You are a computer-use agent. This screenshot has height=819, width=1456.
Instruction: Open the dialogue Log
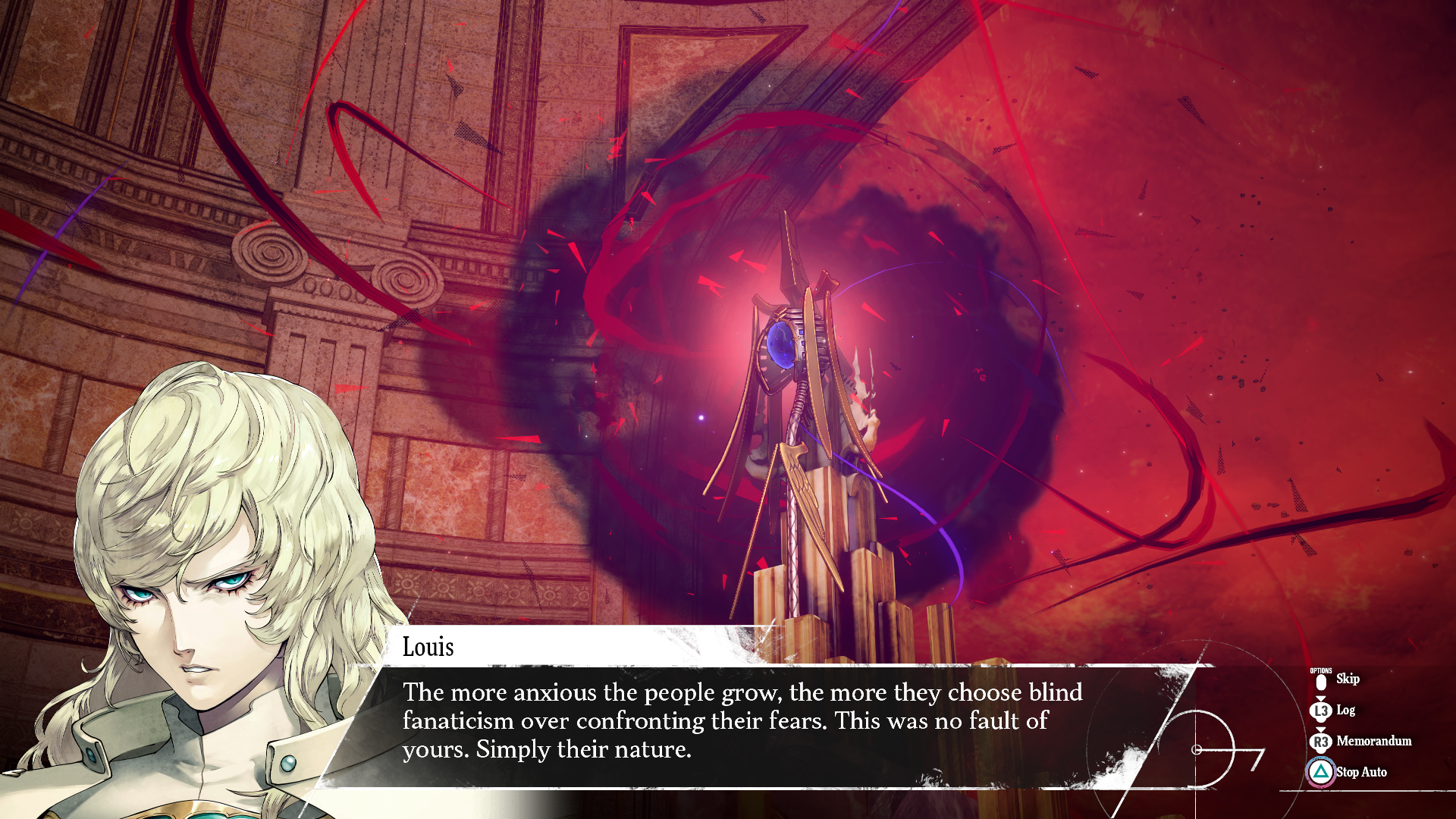click(1345, 710)
